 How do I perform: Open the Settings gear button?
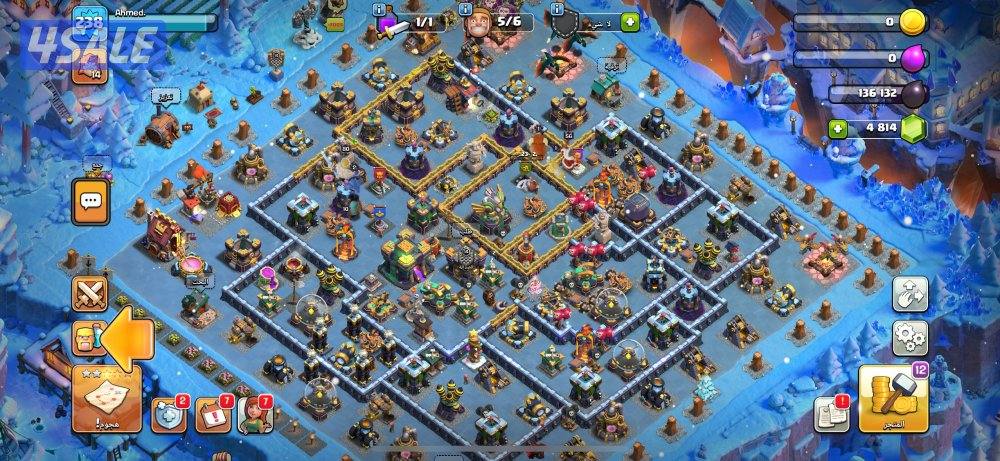point(910,338)
